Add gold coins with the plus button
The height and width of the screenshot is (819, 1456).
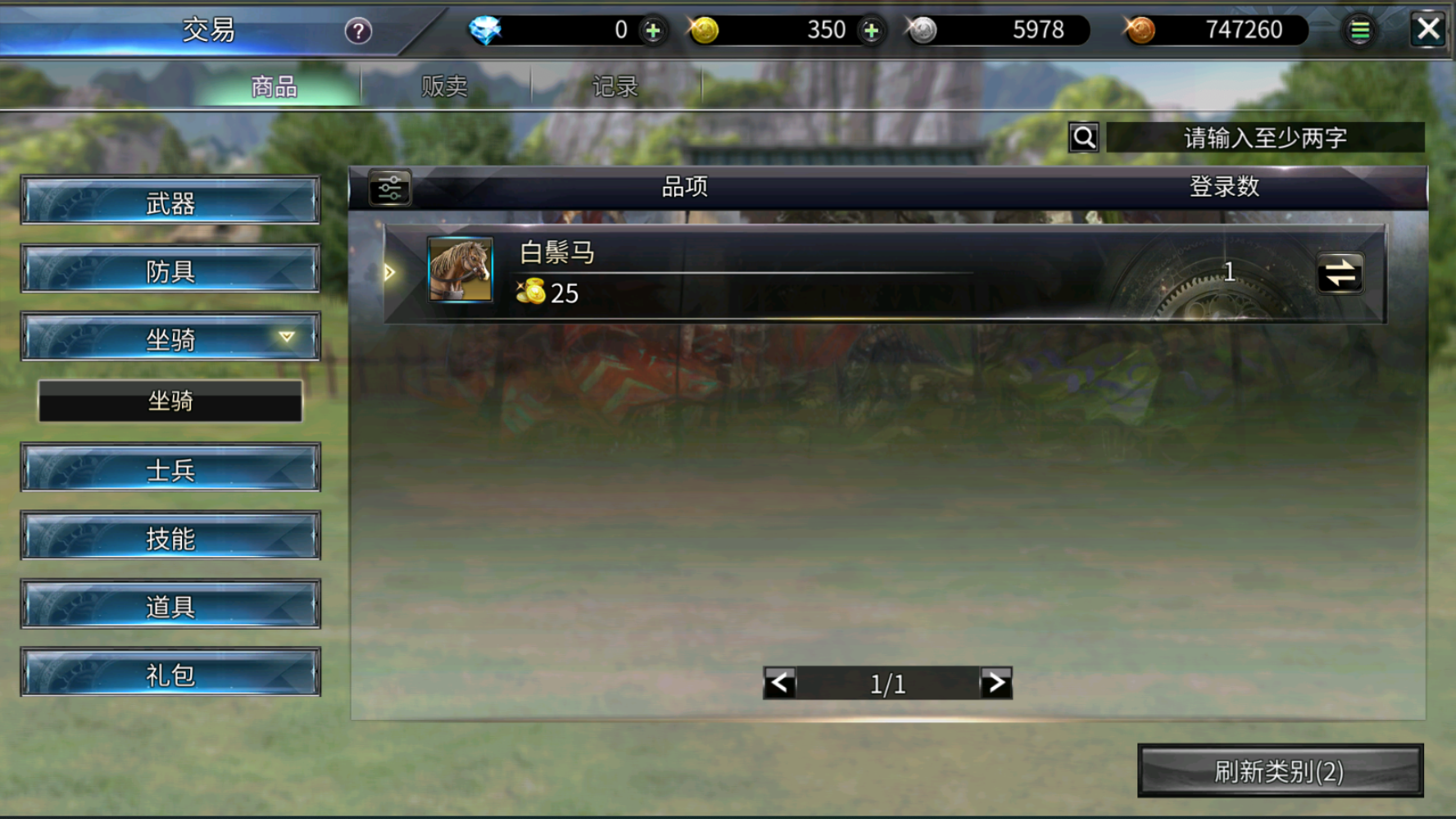click(871, 31)
